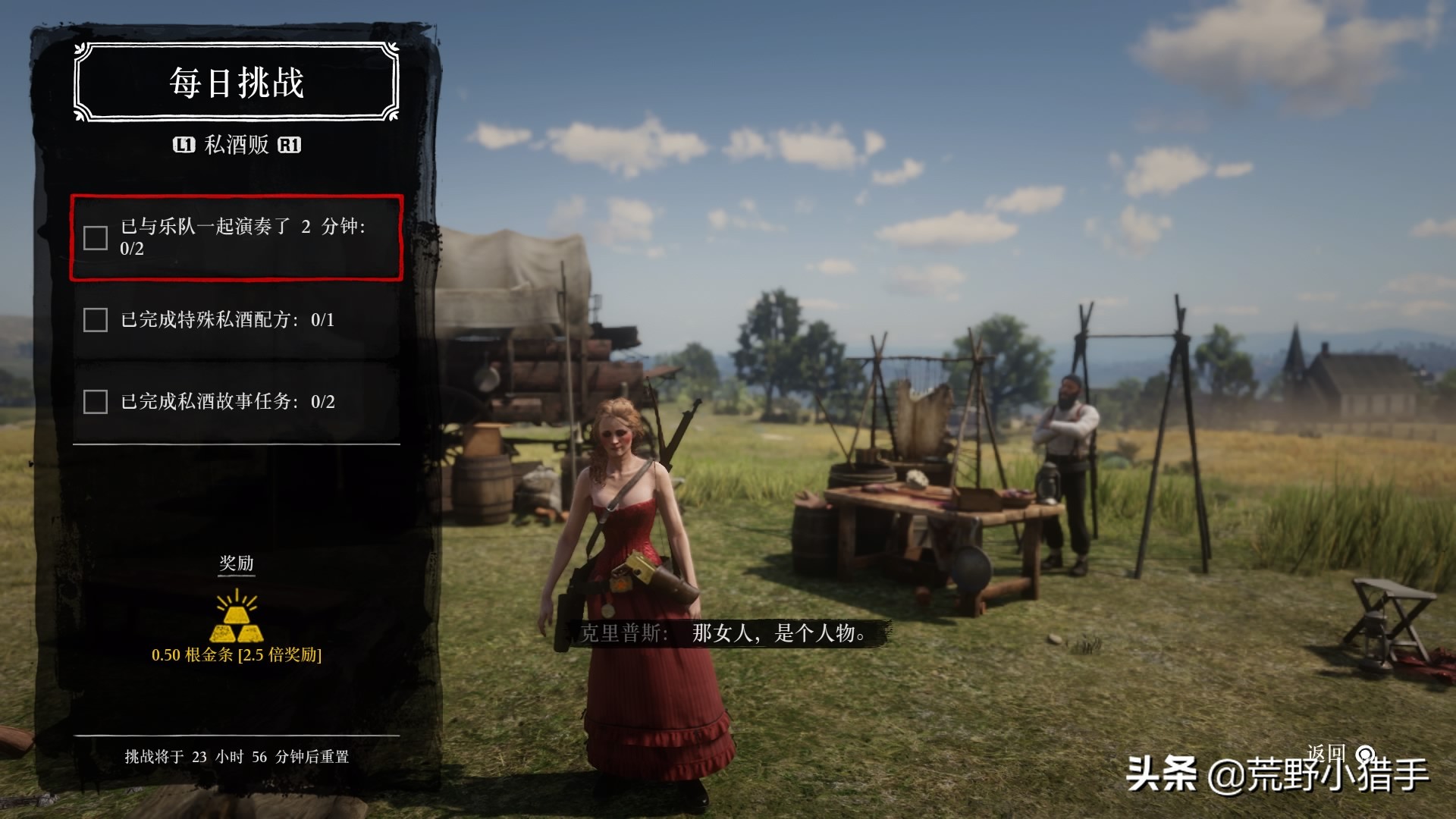1456x819 pixels.
Task: Click the 返回 back label
Action: coord(1326,753)
